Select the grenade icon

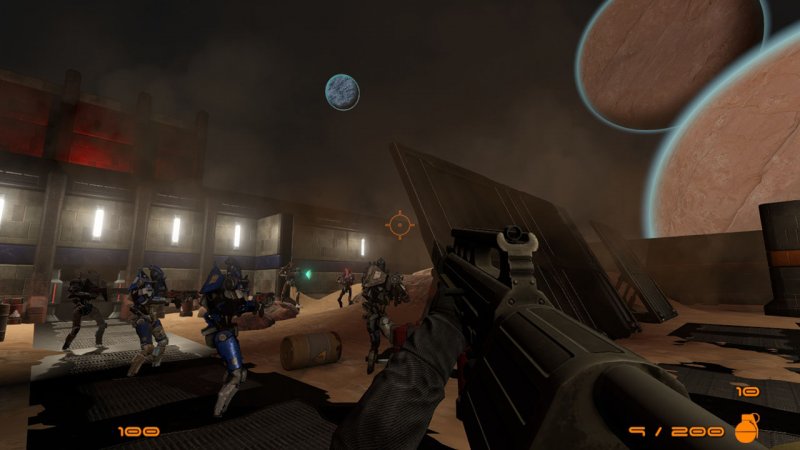point(747,428)
